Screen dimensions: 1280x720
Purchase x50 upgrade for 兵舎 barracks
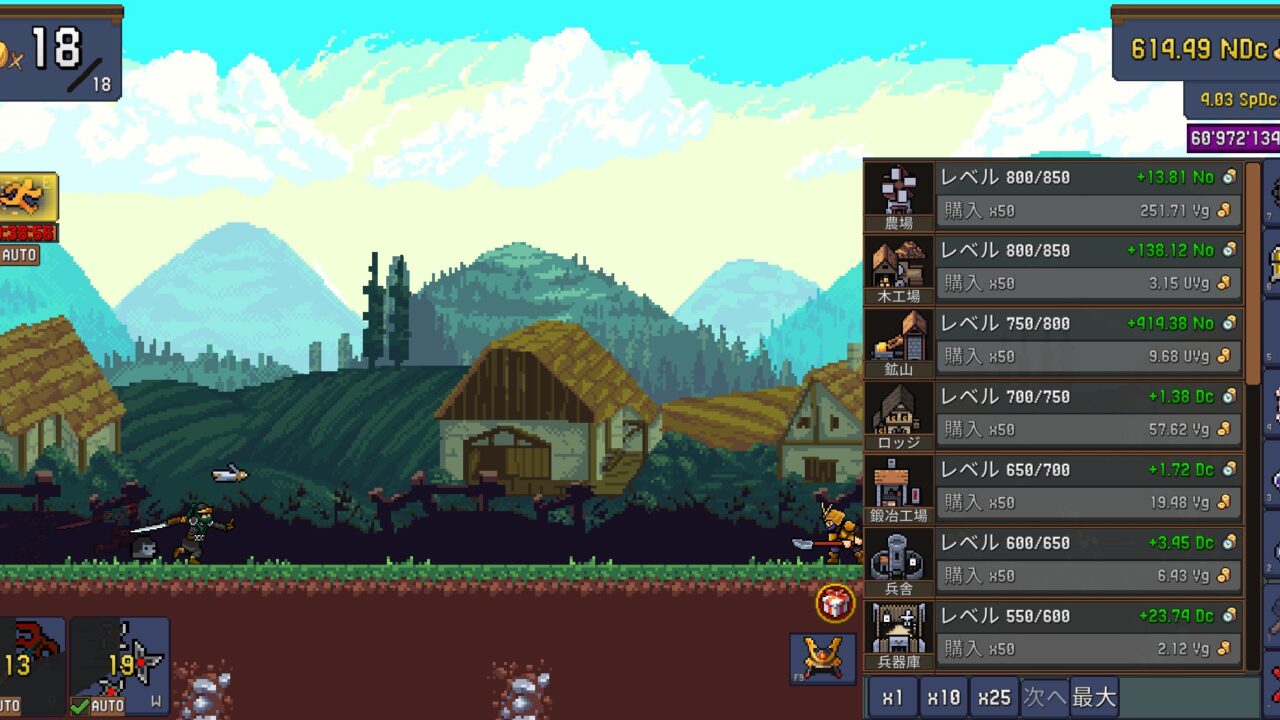click(1090, 576)
